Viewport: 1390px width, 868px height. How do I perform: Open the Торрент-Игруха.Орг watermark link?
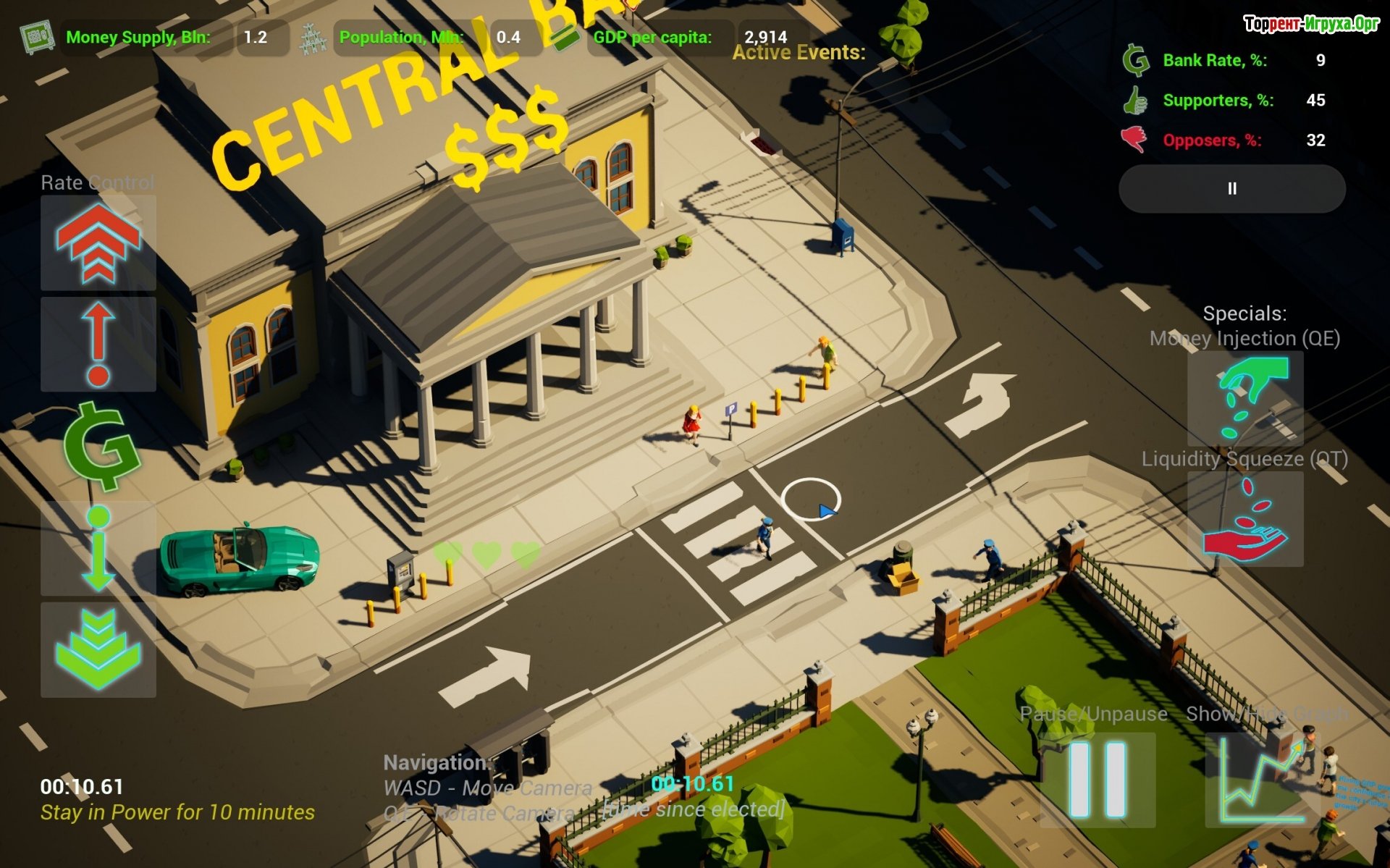click(x=1311, y=24)
